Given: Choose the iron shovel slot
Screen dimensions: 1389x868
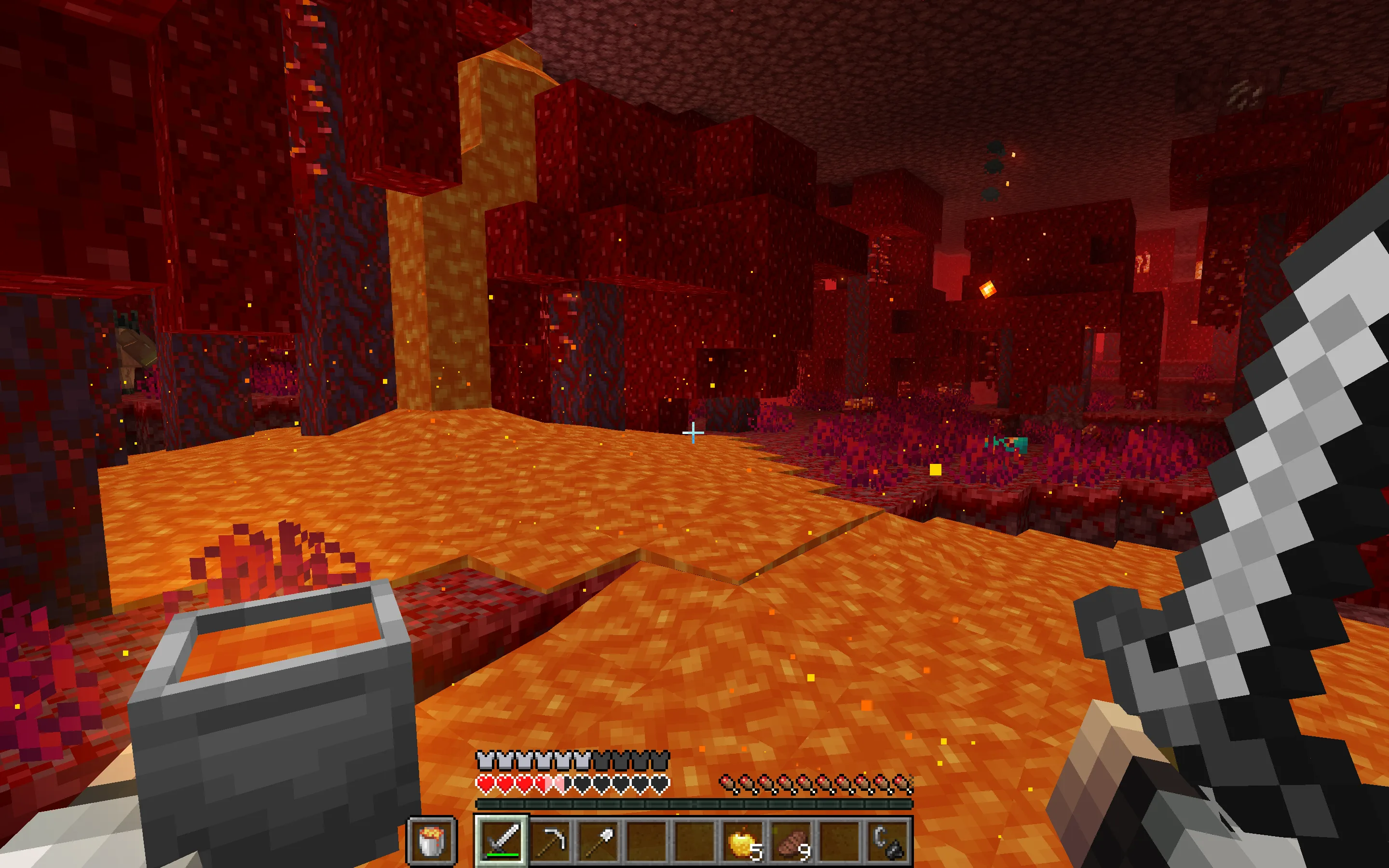Looking at the screenshot, I should (598, 841).
